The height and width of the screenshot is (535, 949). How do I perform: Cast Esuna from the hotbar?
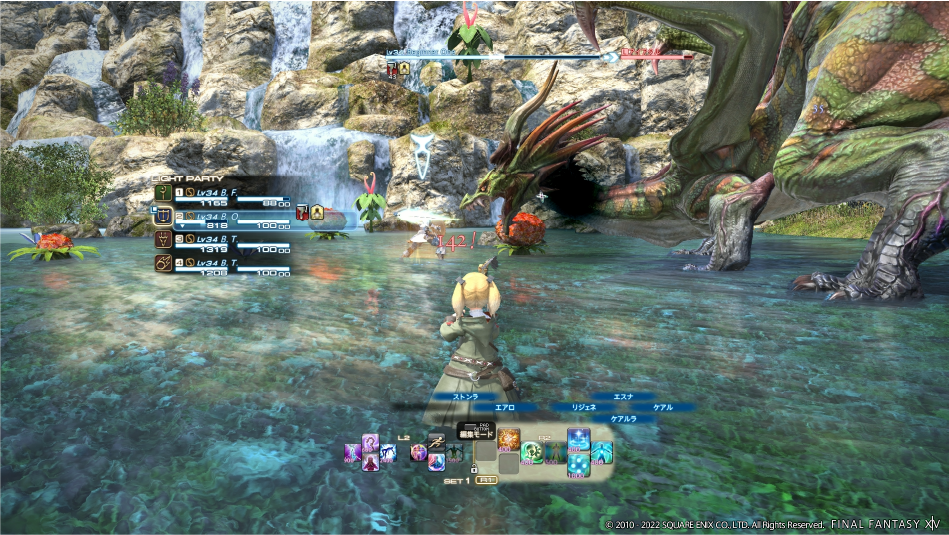[579, 440]
